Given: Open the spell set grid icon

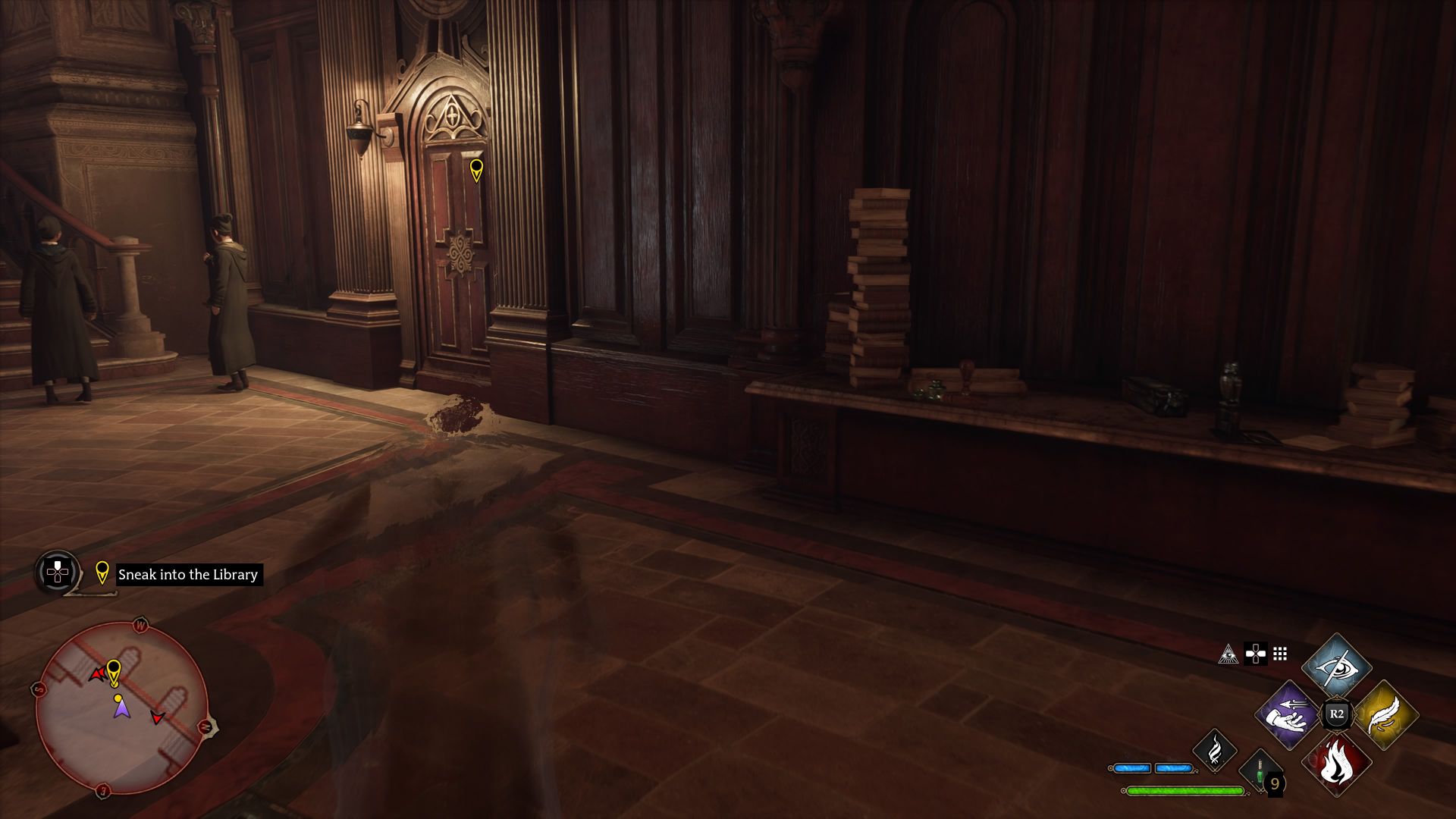Looking at the screenshot, I should [x=1279, y=654].
